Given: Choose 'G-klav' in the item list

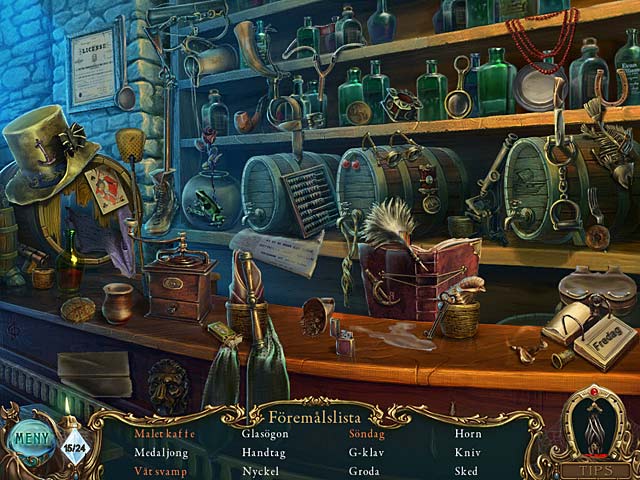Looking at the screenshot, I should [x=366, y=452].
